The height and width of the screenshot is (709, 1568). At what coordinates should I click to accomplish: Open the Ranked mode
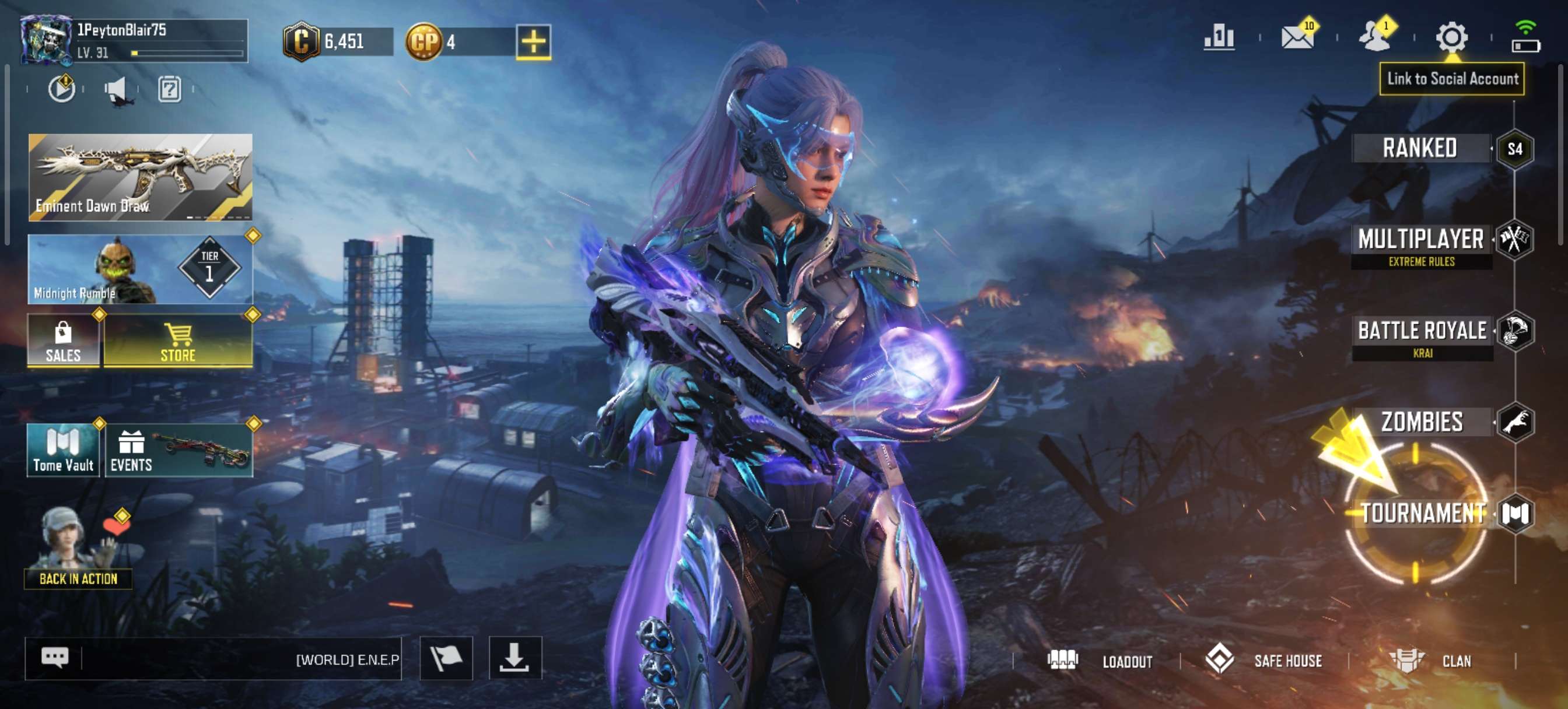pyautogui.click(x=1420, y=149)
